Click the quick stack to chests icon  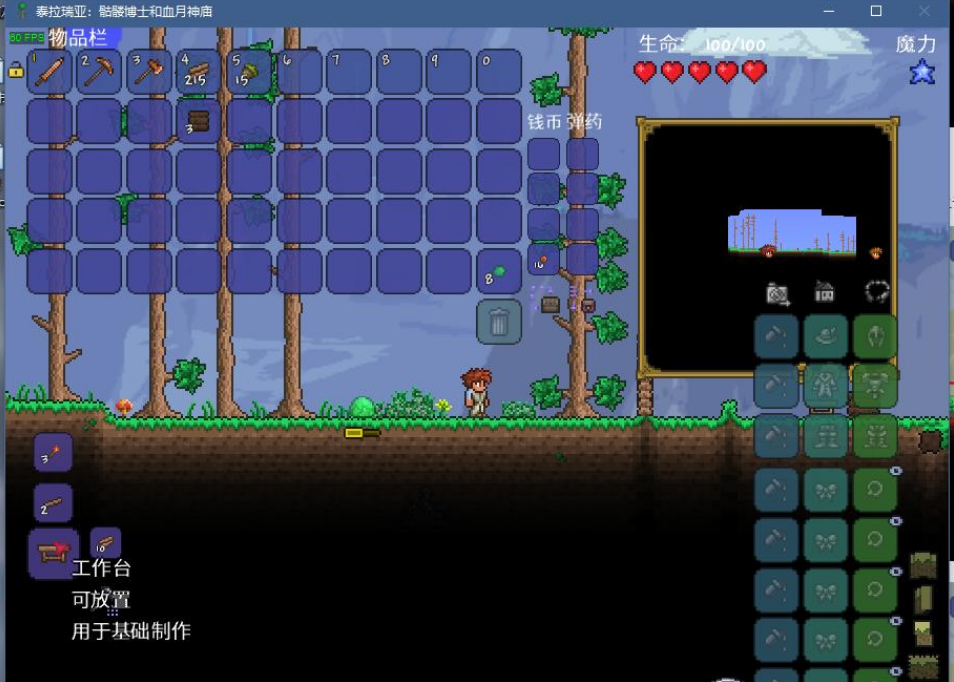(550, 304)
